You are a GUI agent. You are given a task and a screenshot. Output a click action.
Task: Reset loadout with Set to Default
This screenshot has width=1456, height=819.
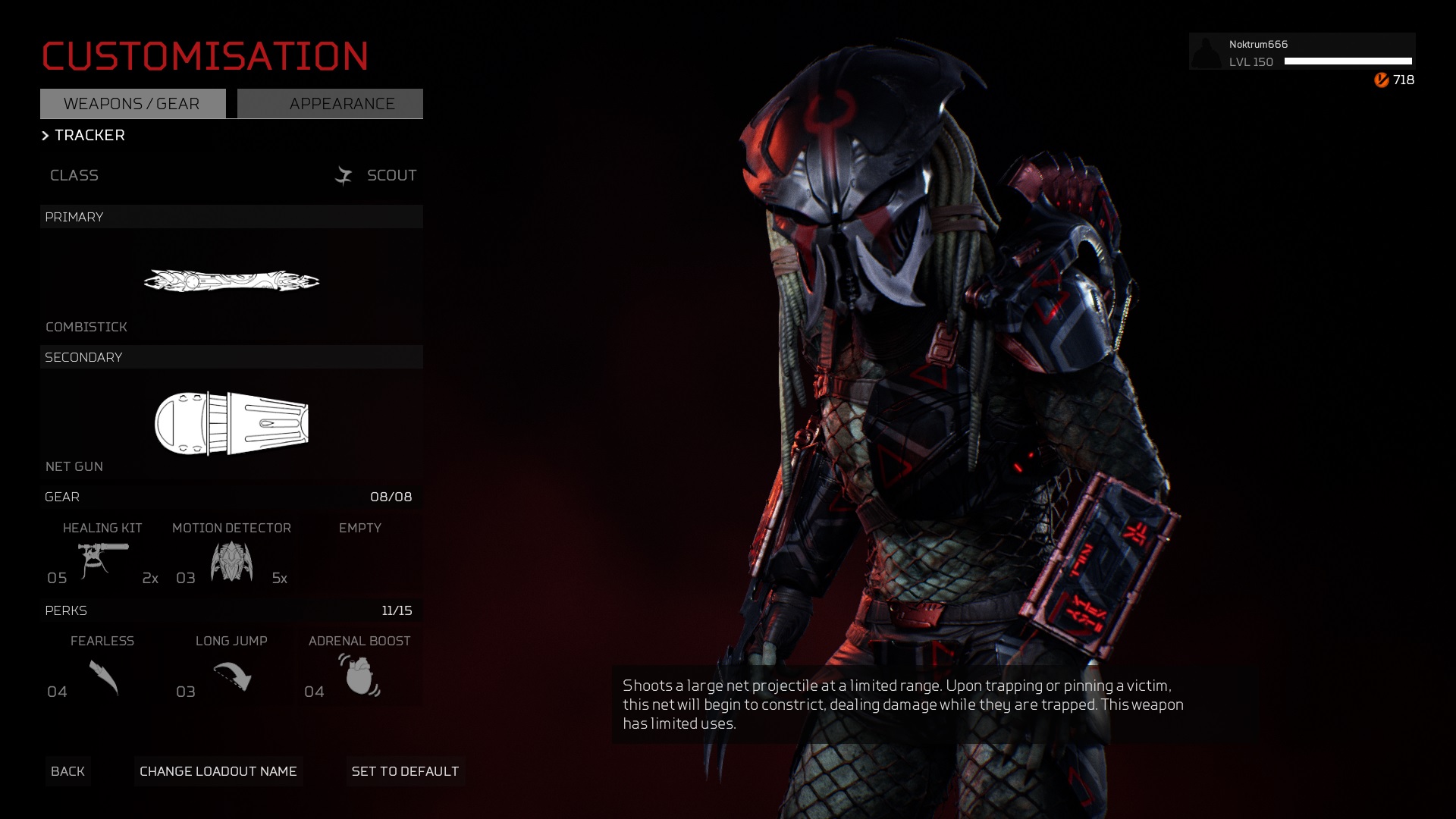point(406,771)
